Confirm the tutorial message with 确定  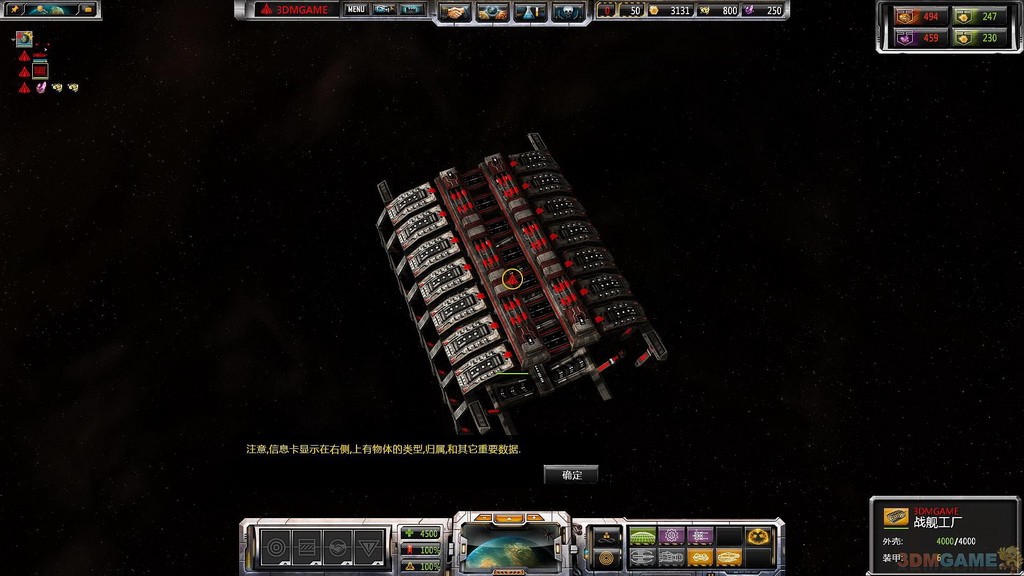571,475
